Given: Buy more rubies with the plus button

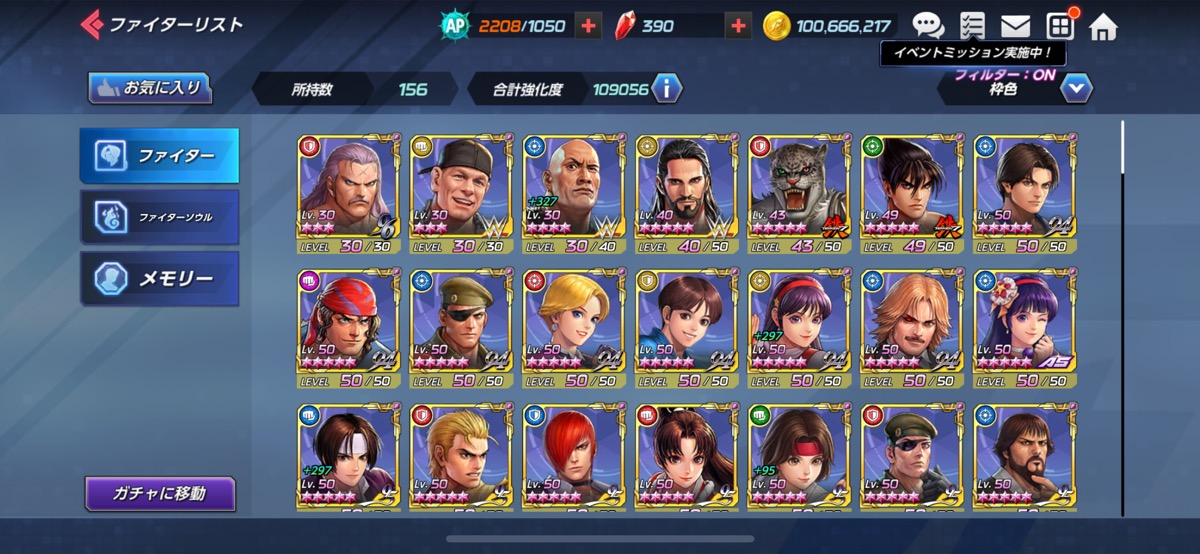Looking at the screenshot, I should (x=738, y=26).
